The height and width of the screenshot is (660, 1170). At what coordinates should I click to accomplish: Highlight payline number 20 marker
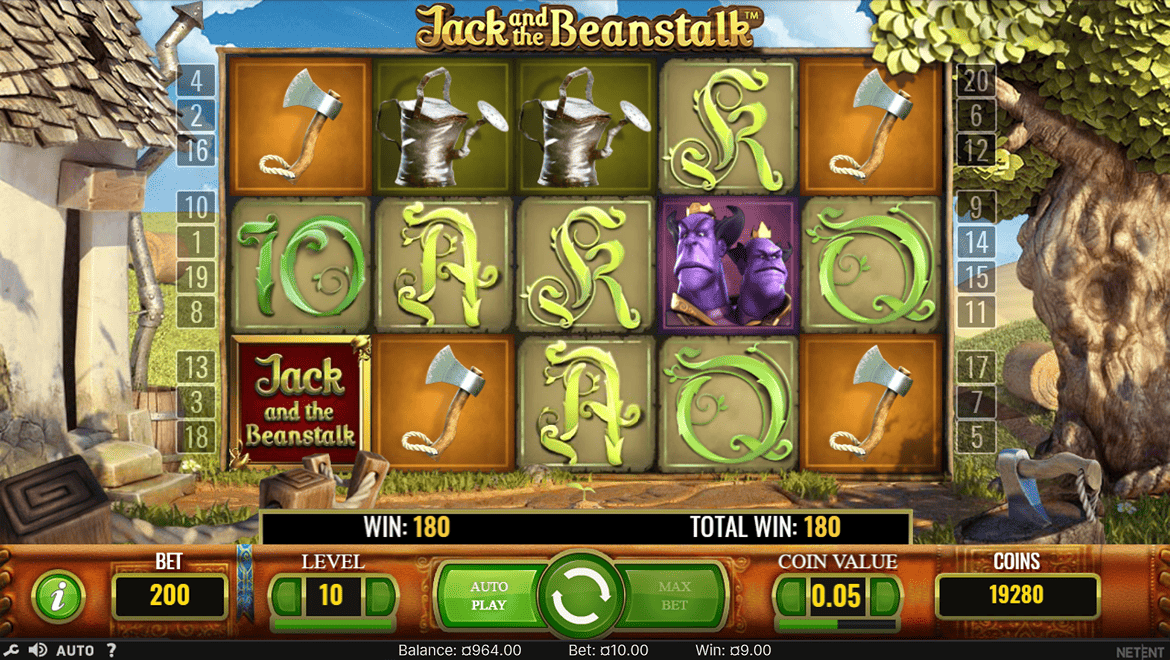[976, 80]
